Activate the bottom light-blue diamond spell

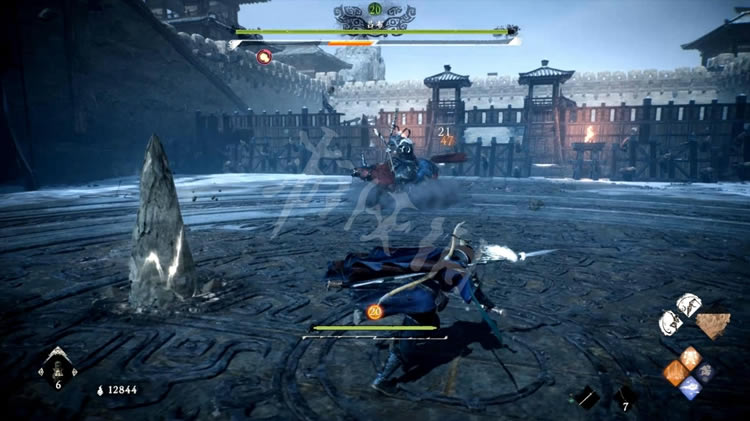tap(691, 388)
